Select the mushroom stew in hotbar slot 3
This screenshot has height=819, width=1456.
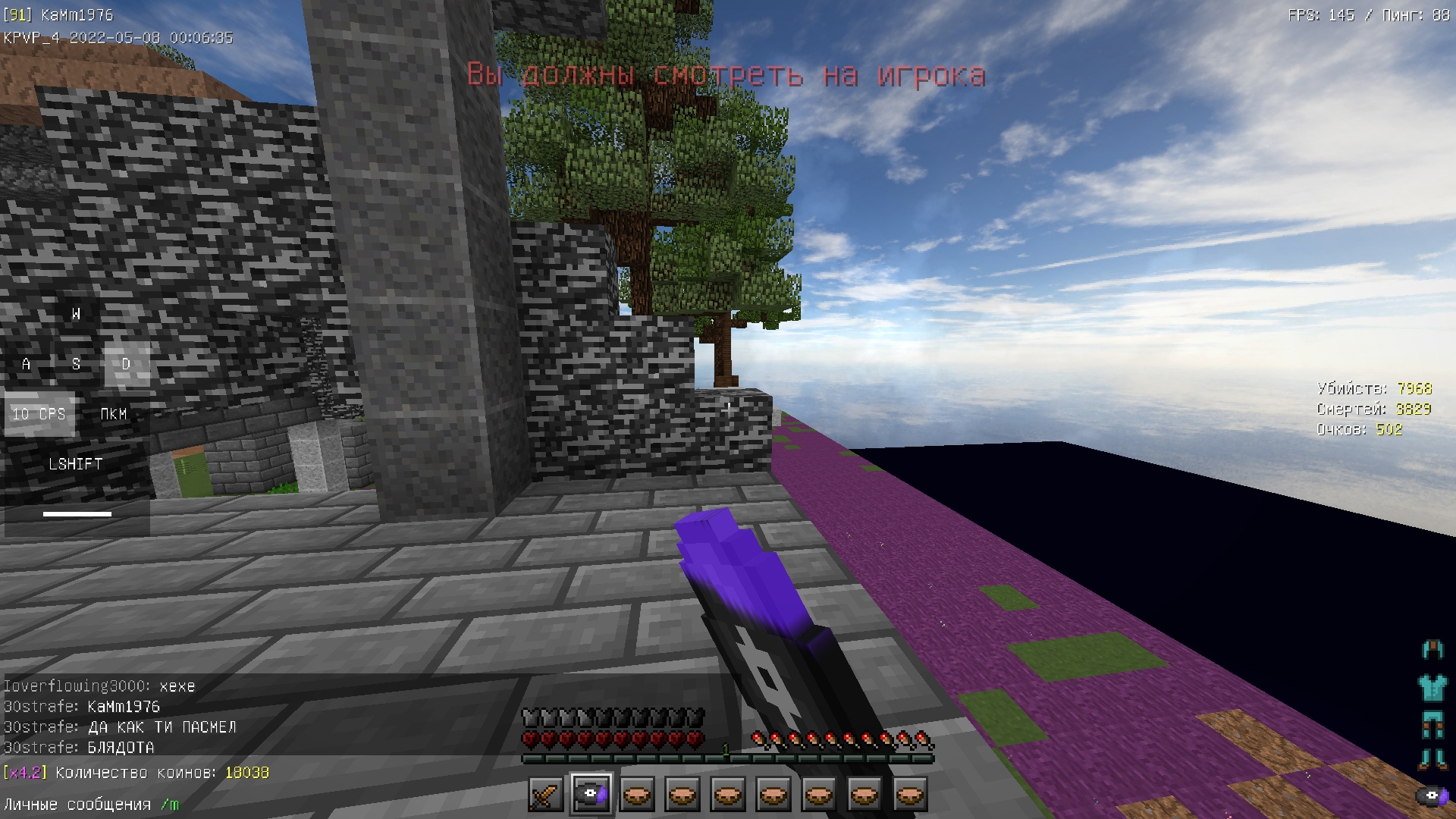pyautogui.click(x=636, y=793)
